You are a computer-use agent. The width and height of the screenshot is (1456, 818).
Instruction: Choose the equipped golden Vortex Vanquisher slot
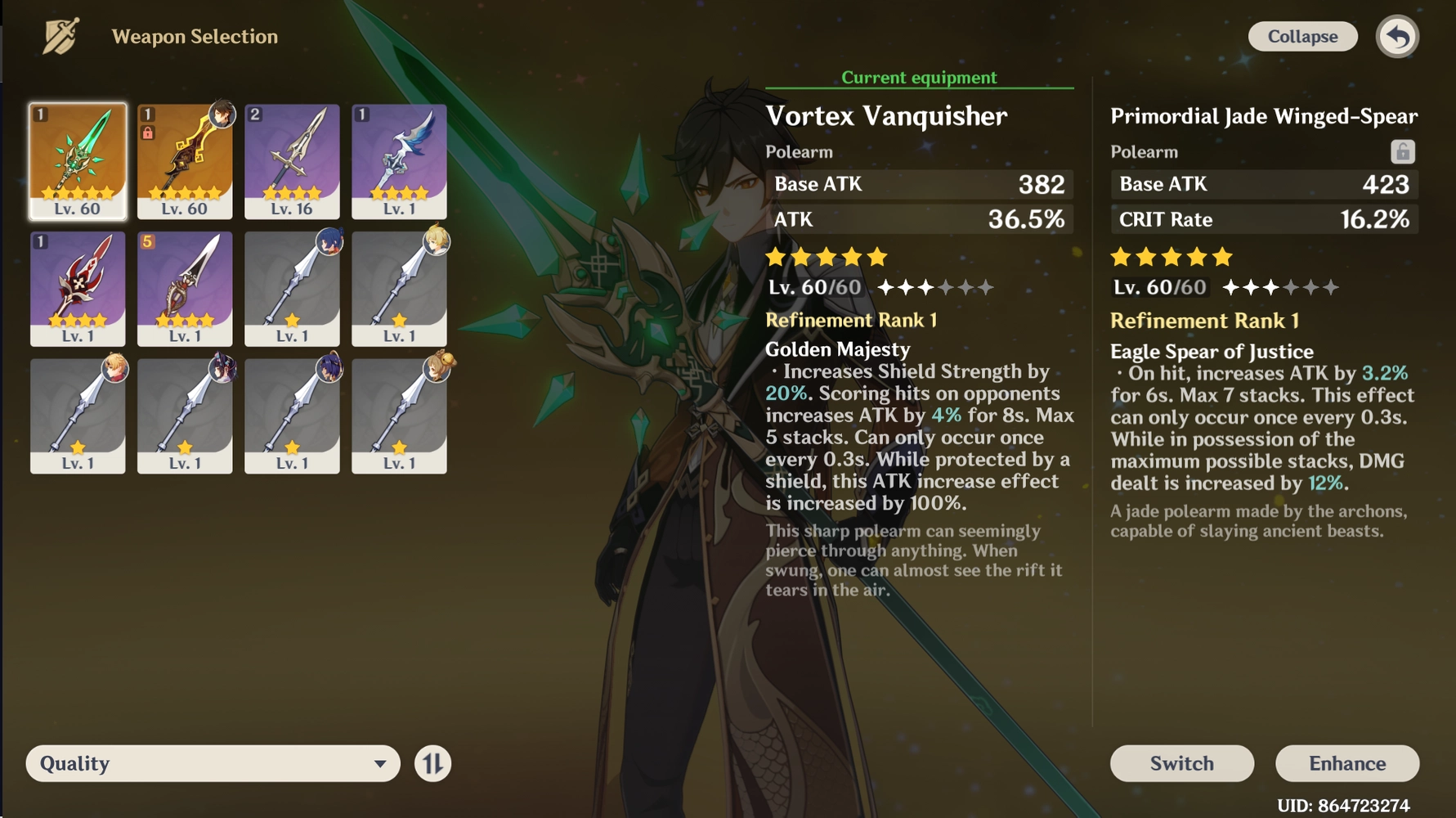point(185,160)
